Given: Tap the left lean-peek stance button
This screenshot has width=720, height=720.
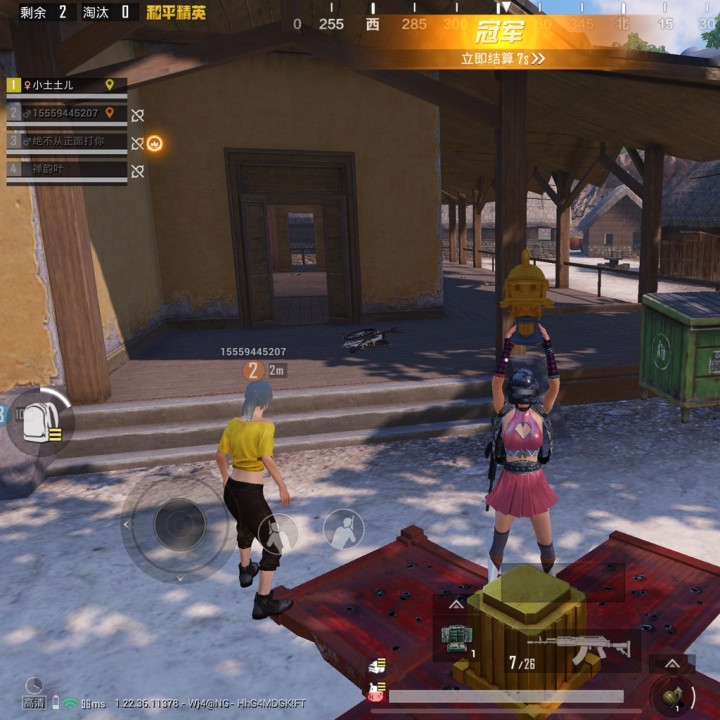Looking at the screenshot, I should pos(277,530).
